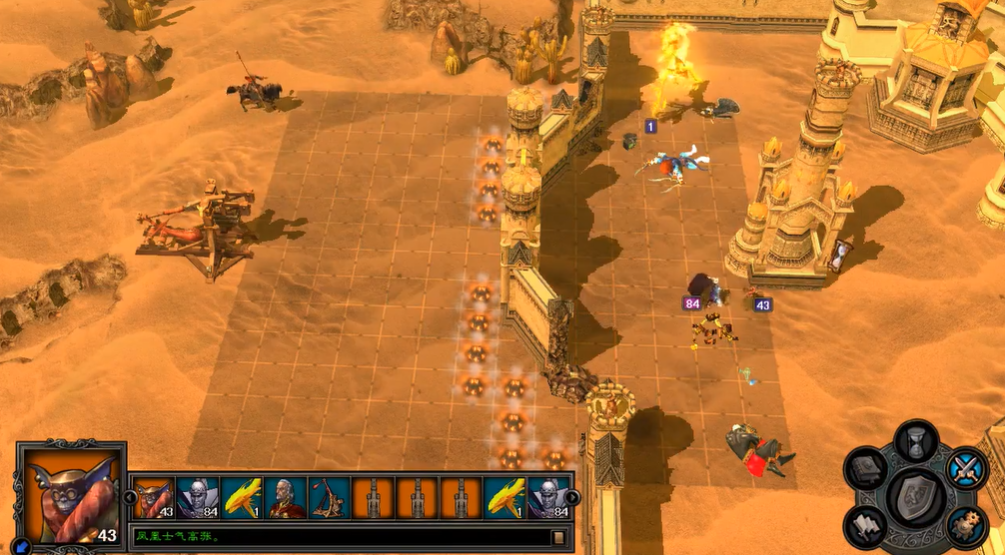Click the blue arrow beside the gremlin portrait

click(22, 546)
